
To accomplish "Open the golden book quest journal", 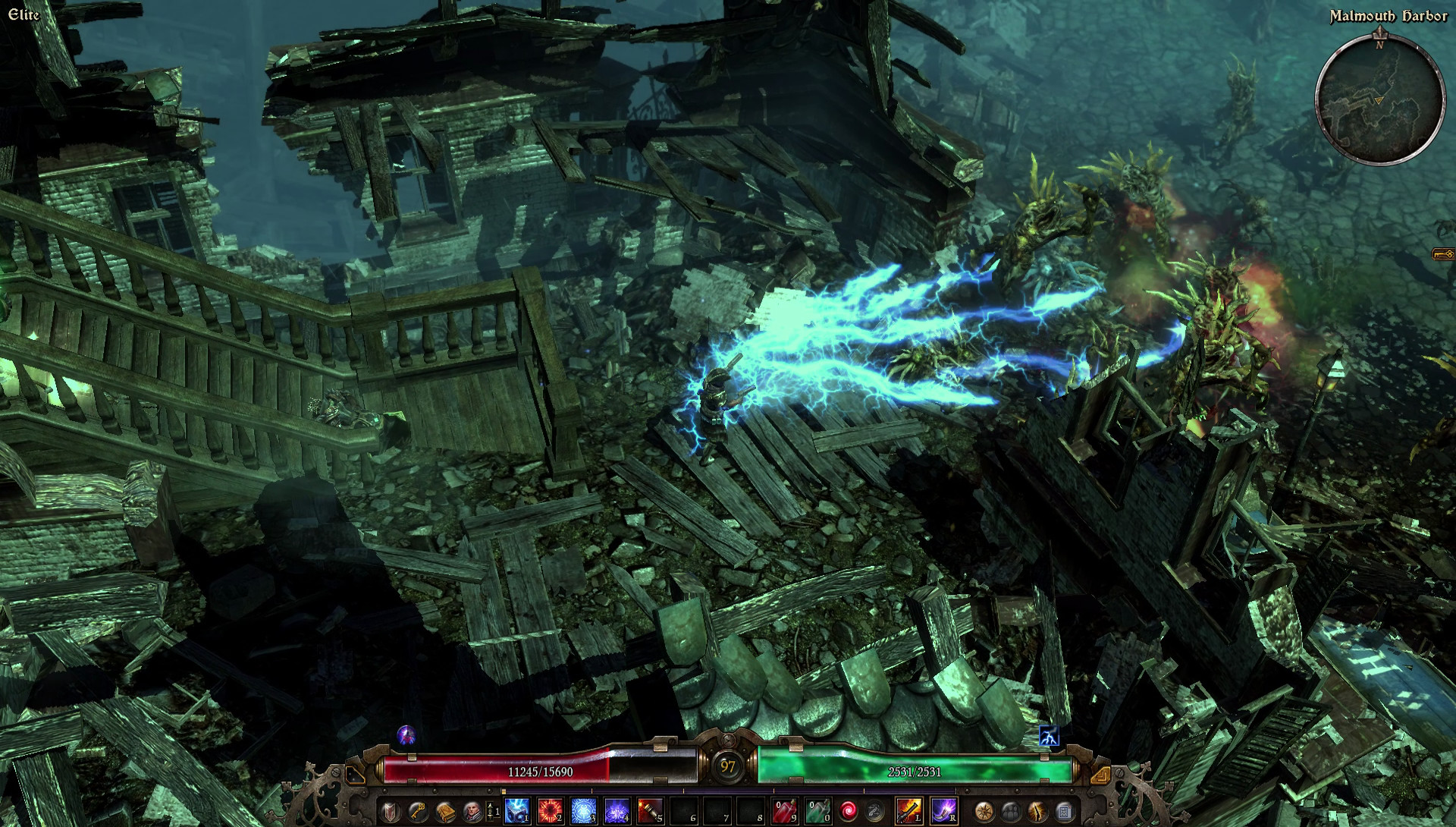I will point(444,811).
